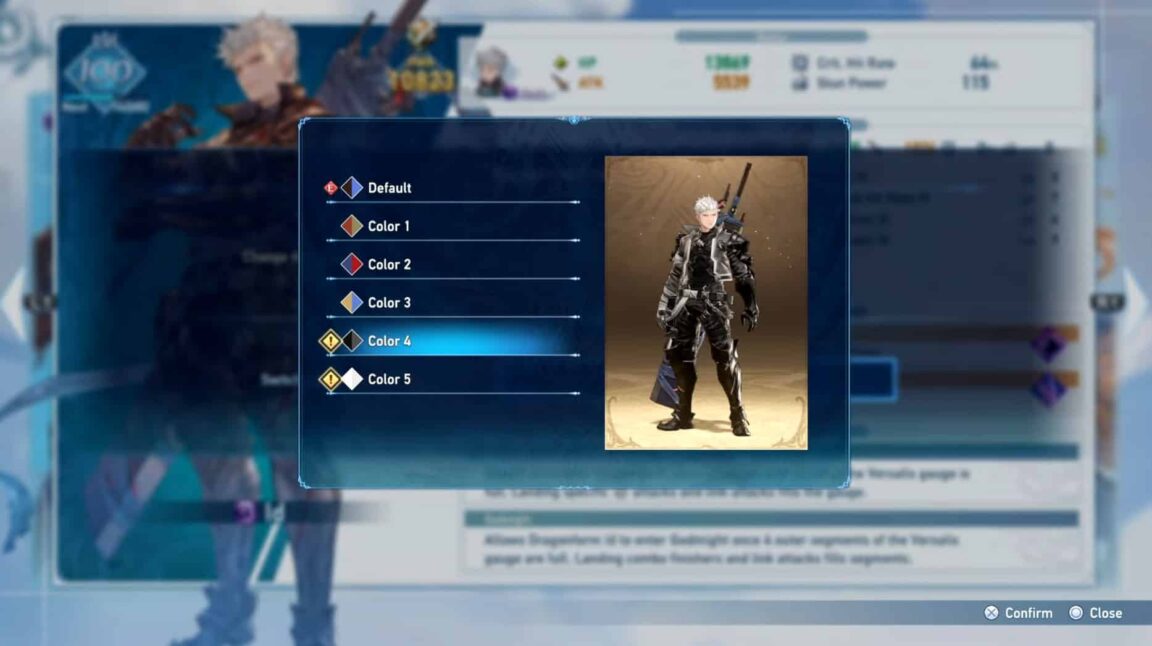Choose the highlighted Color 4 entry
Viewport: 1152px width, 646px height.
[389, 341]
